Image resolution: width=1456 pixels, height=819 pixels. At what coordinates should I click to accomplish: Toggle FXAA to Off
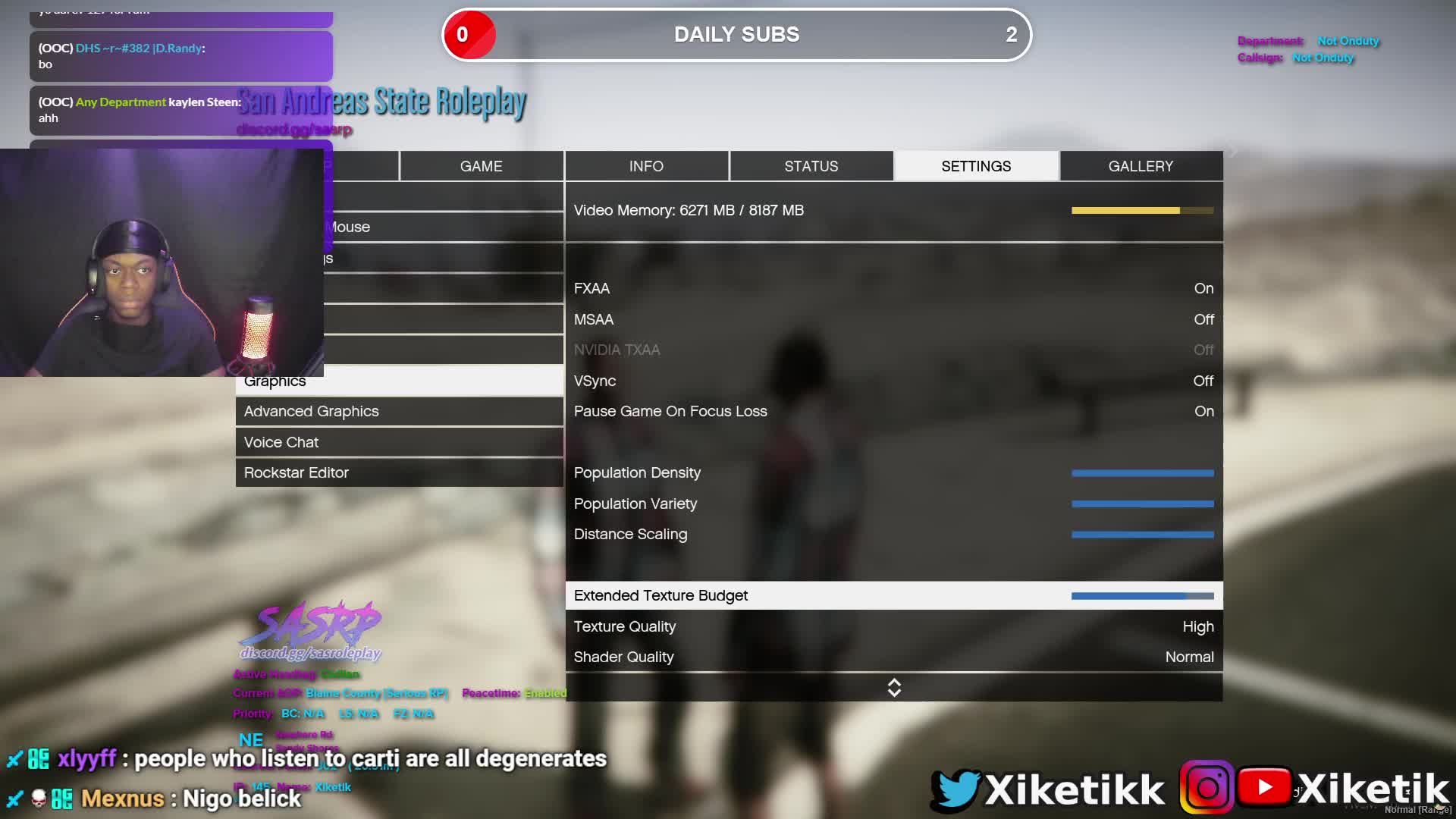pyautogui.click(x=895, y=288)
